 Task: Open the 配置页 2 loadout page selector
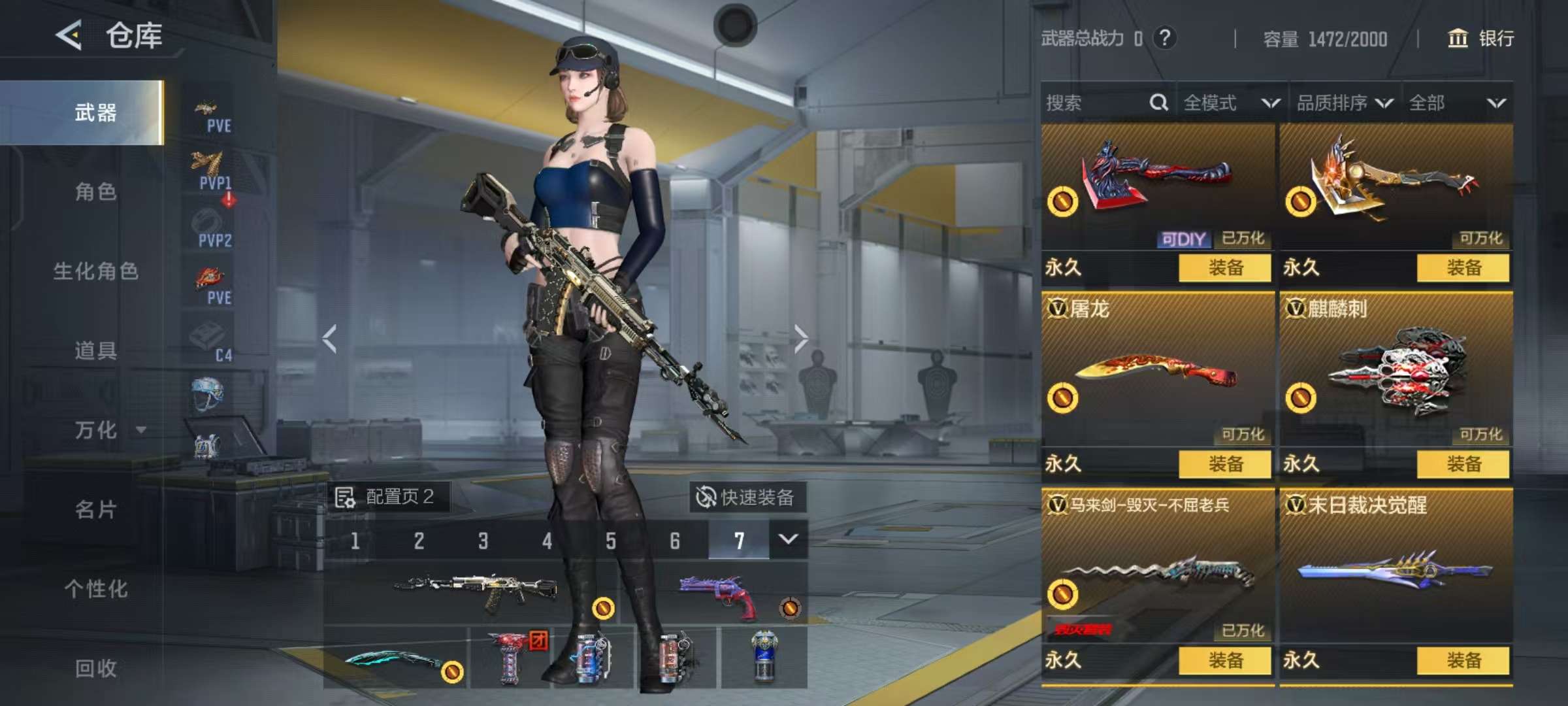coord(387,497)
